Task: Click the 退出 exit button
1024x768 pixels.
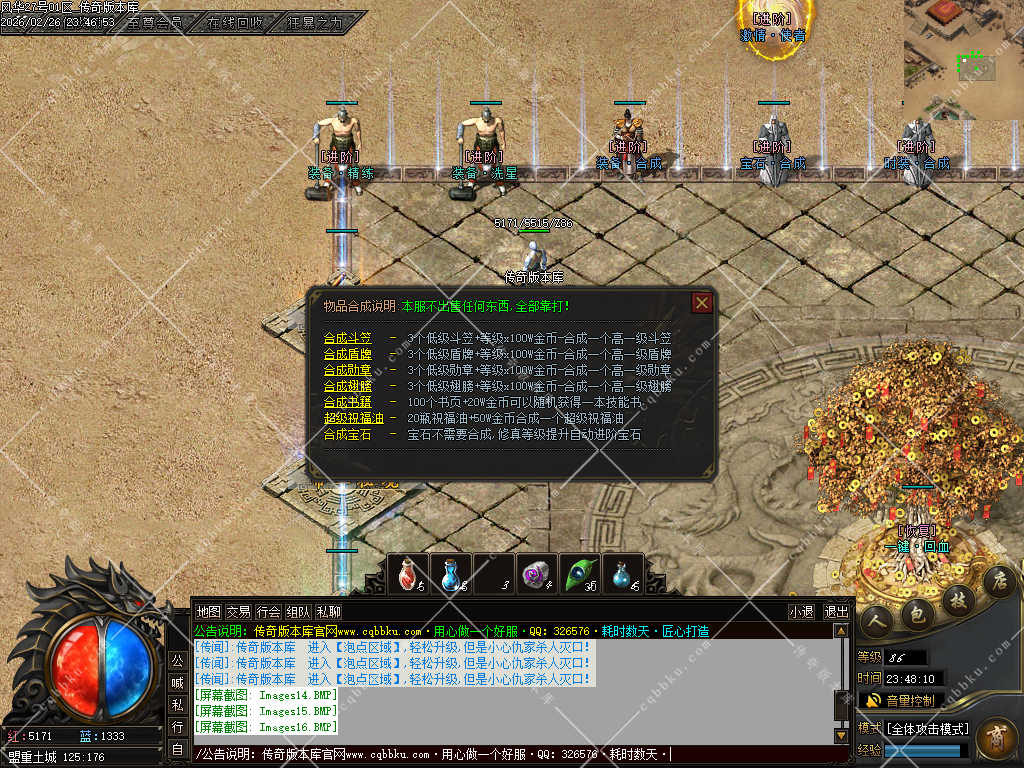Action: coord(836,612)
